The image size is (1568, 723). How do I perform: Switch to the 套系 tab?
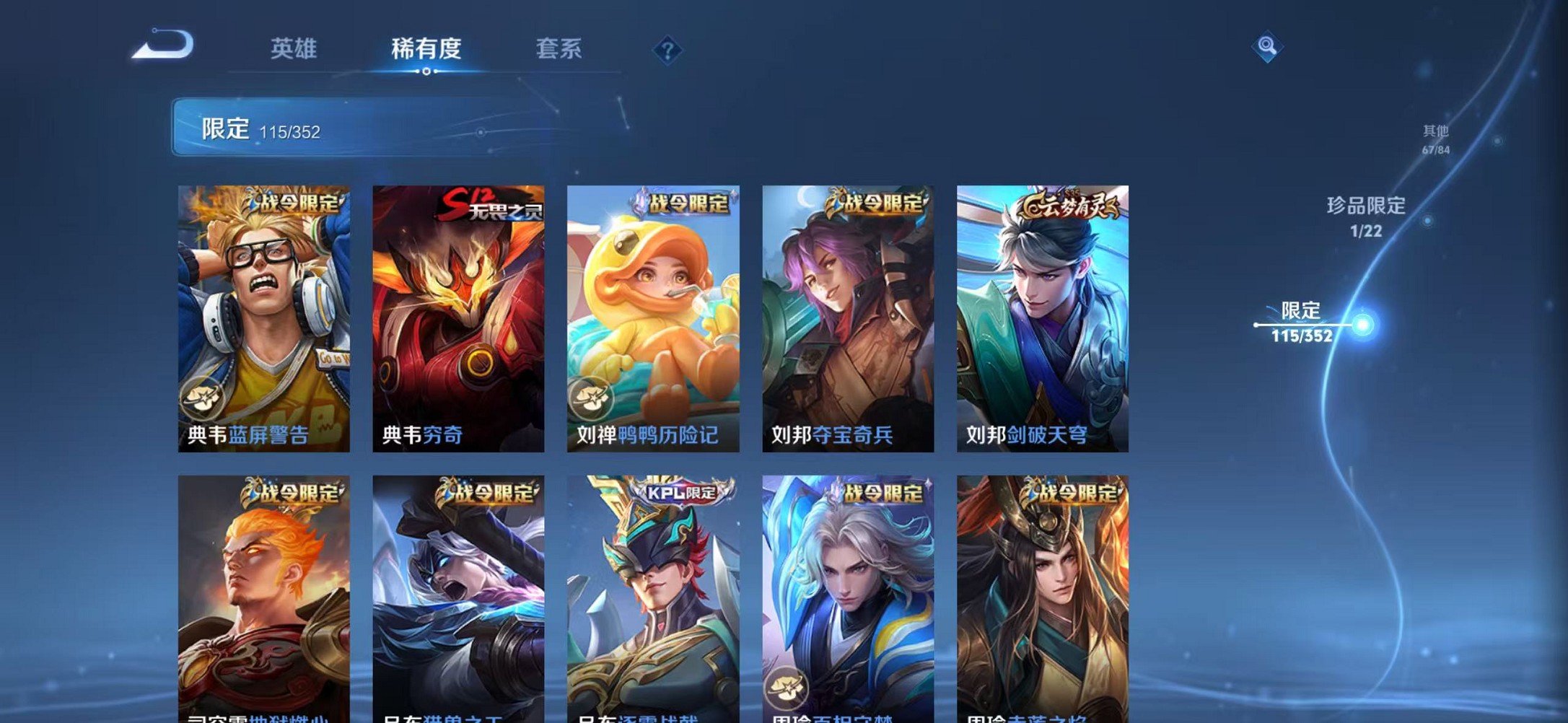tap(559, 48)
